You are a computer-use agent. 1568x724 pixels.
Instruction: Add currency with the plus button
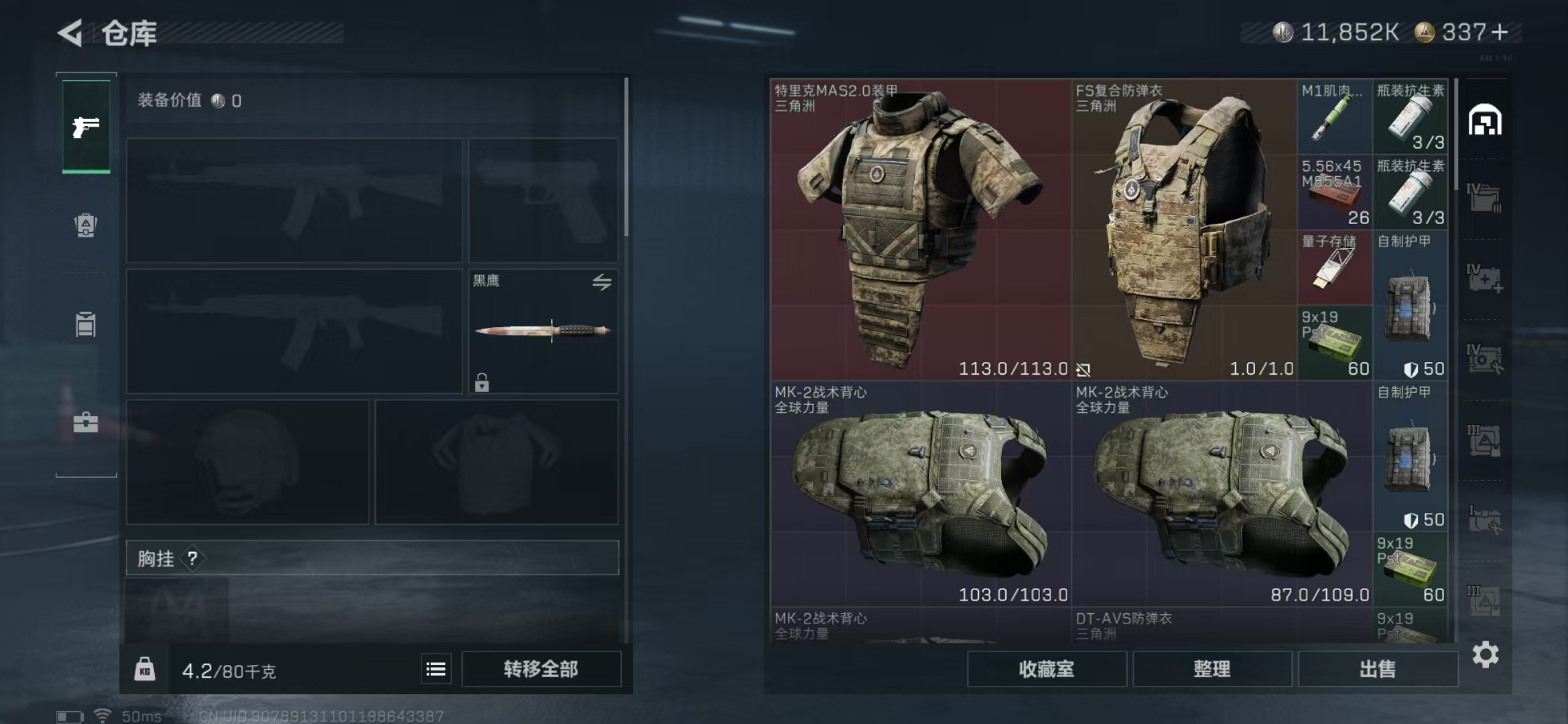tap(1500, 32)
